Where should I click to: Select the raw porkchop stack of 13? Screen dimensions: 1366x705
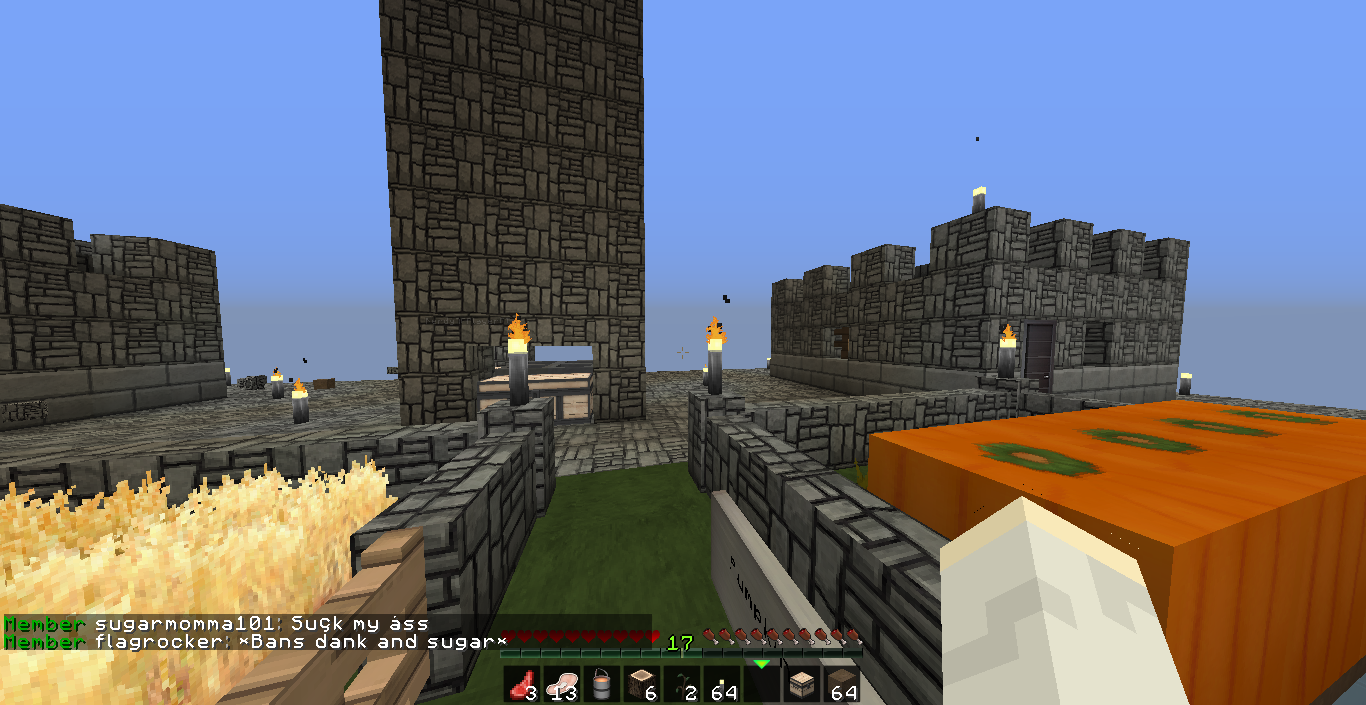click(x=561, y=685)
